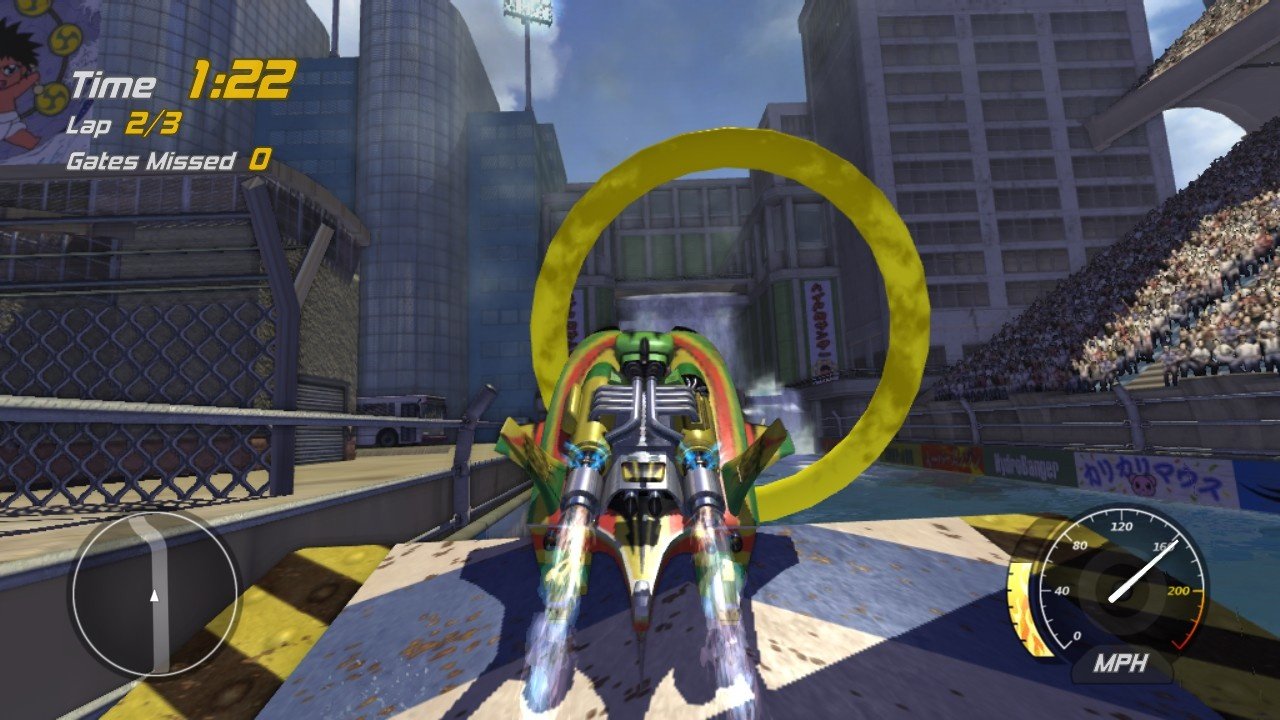Click the speedometer needle pointing near 160
The width and height of the screenshot is (1280, 720).
coord(1140,565)
